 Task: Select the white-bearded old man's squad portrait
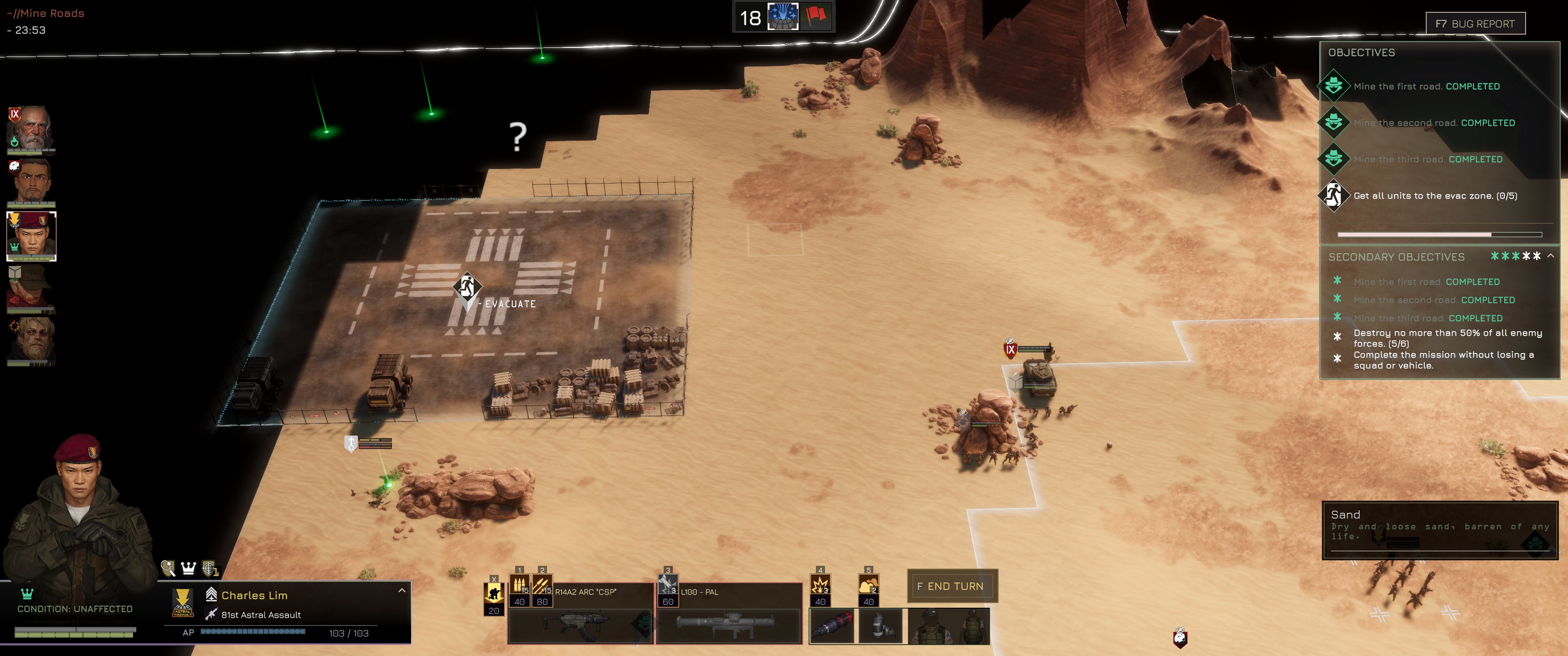[31, 128]
